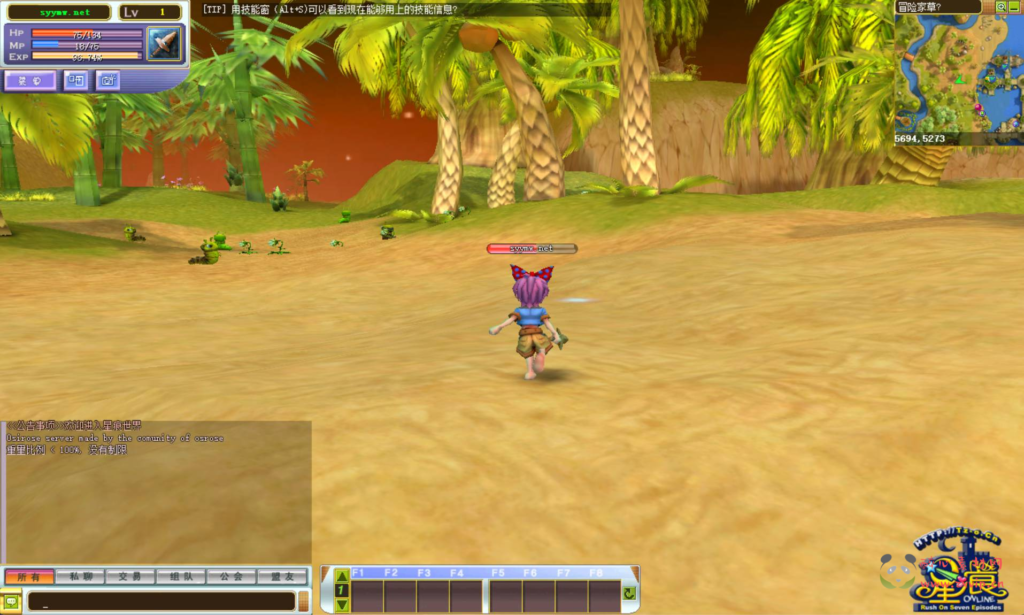Switch to the 公会 chat tab
1024x615 pixels.
(x=232, y=577)
